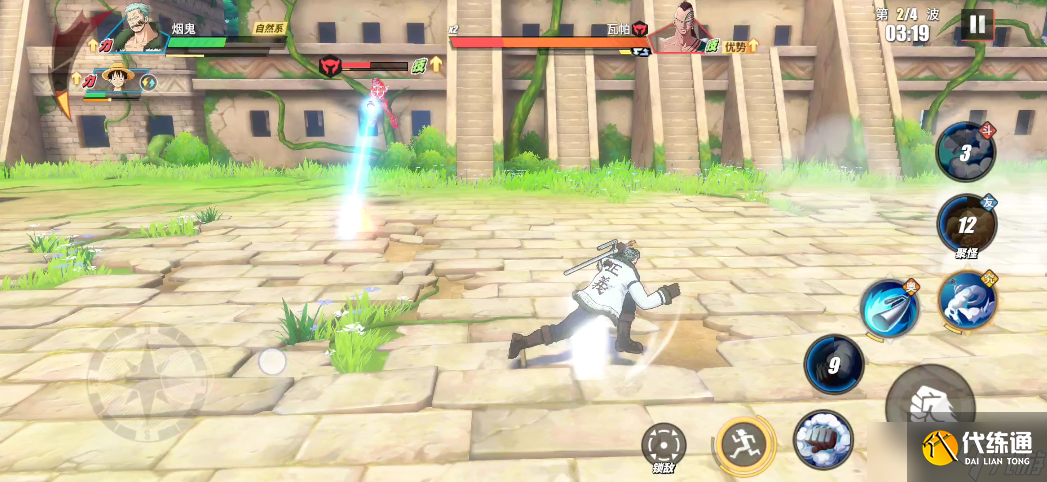The image size is (1047, 482).
Task: Unleash the white smoke beast skill
Action: (x=966, y=300)
